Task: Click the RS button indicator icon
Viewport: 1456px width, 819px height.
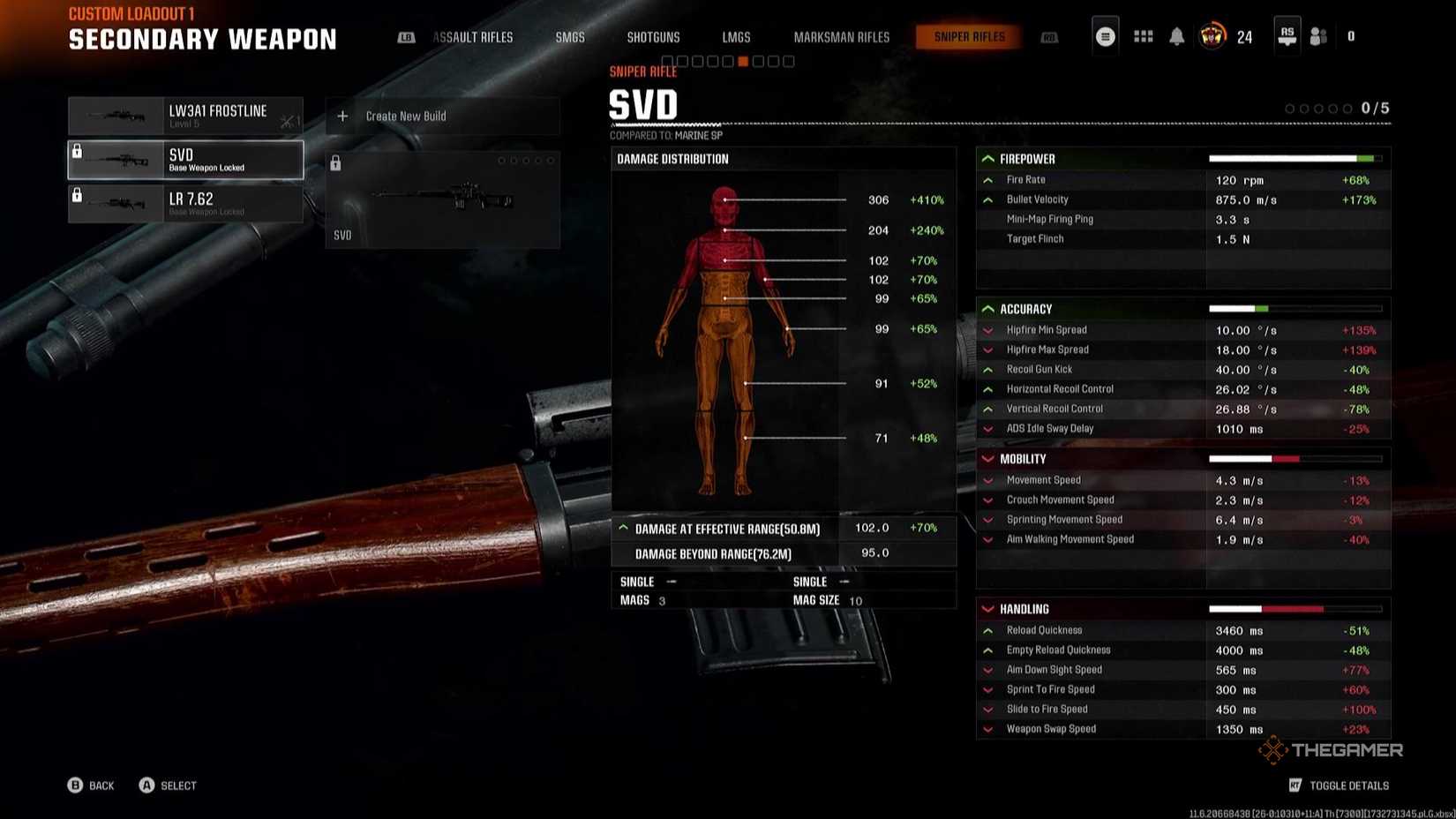Action: [1287, 34]
